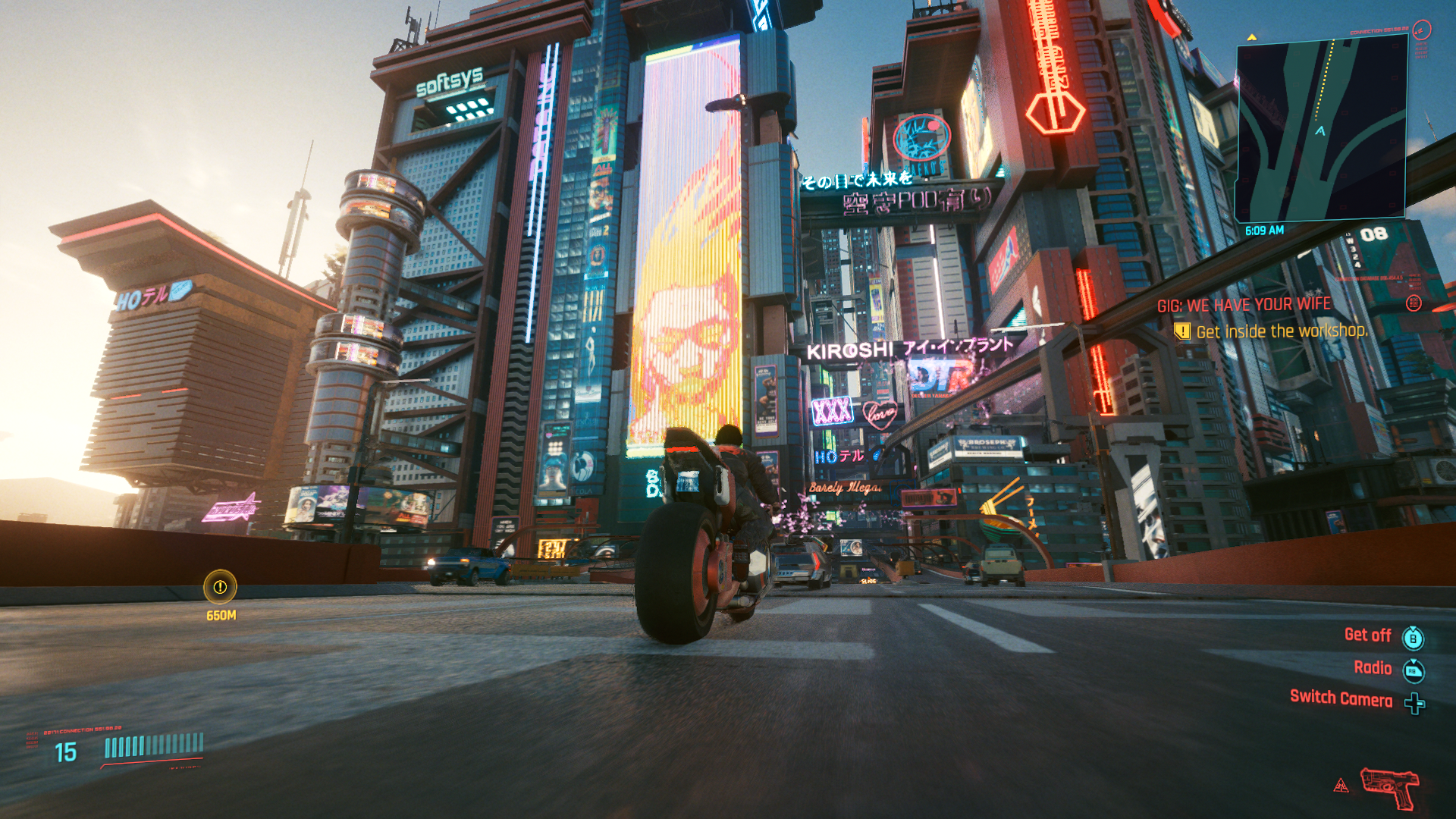This screenshot has width=1456, height=819.
Task: Toggle the Radio on
Action: 1374,667
